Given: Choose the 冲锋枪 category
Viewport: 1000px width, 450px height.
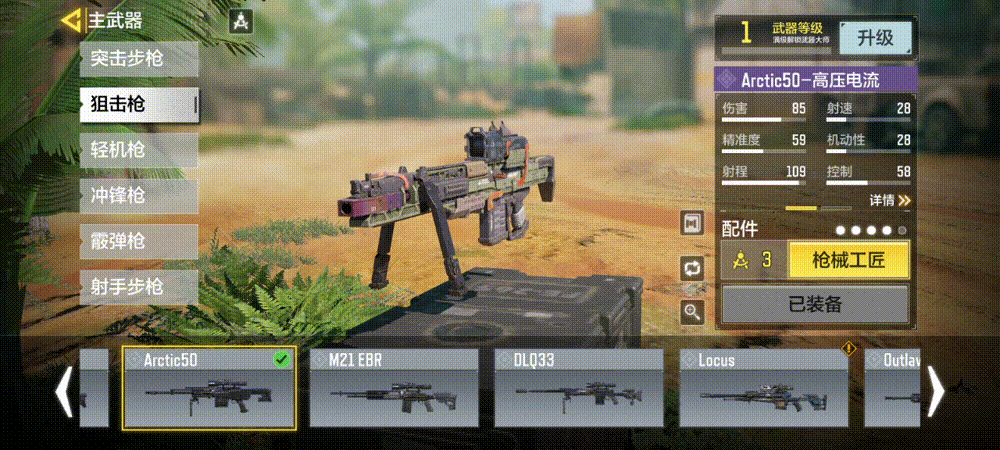Looking at the screenshot, I should (x=138, y=196).
